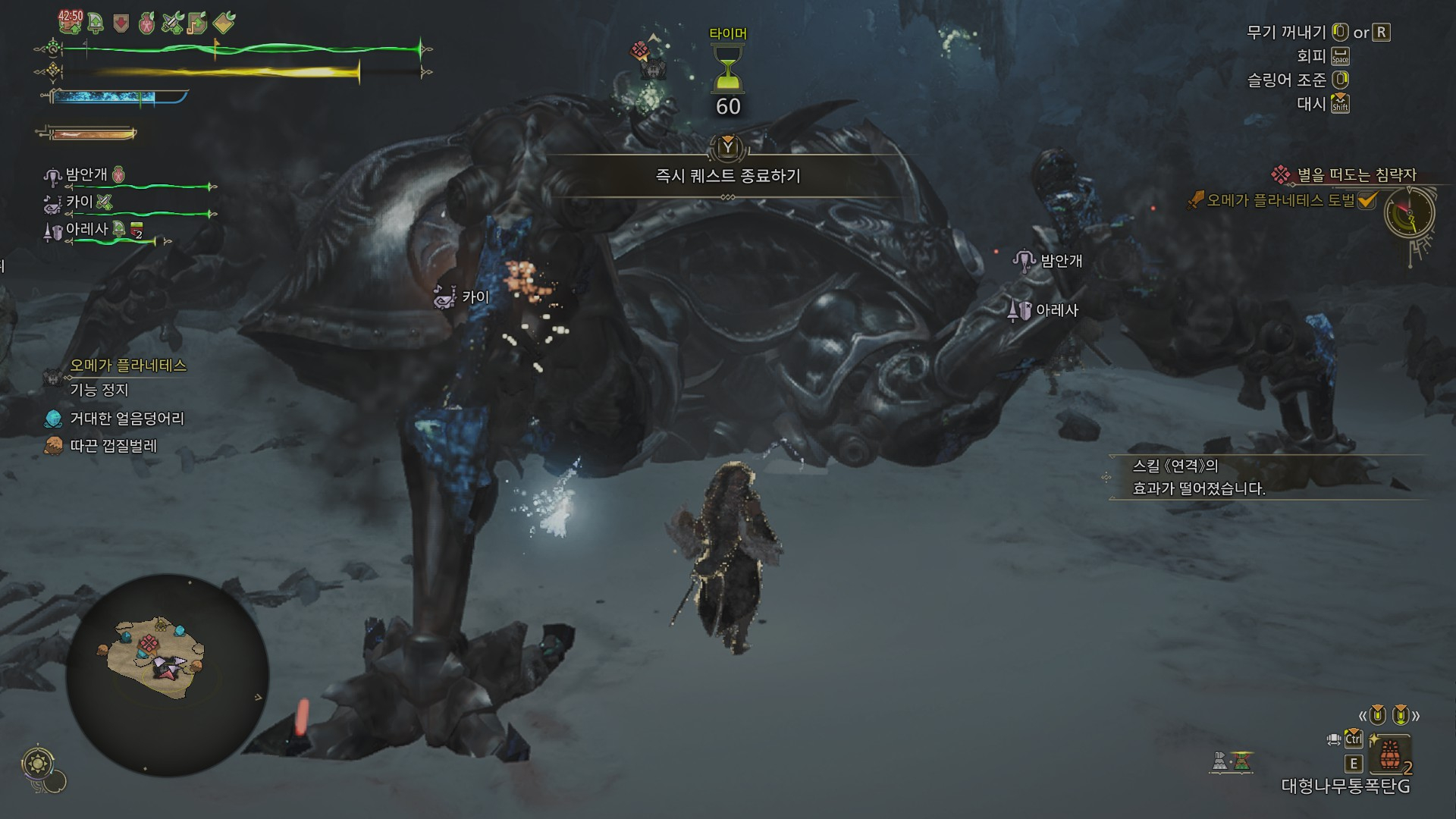Choose party member 카이 in the party list

tap(79, 202)
